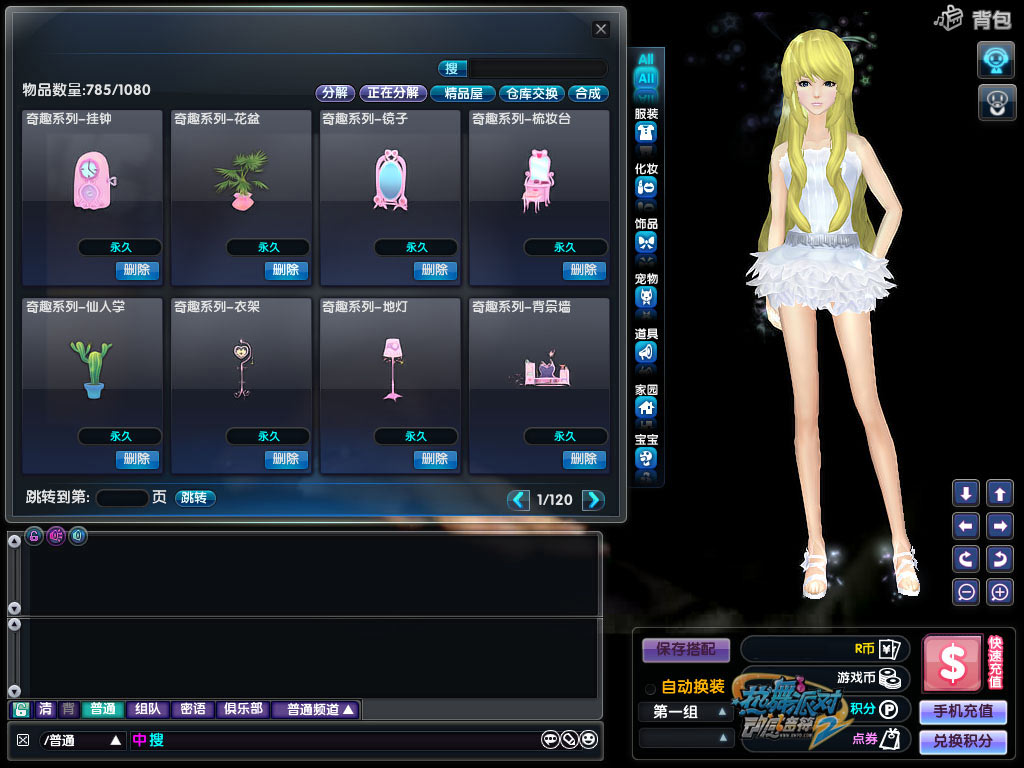Switch to the 家园 home category

646,407
